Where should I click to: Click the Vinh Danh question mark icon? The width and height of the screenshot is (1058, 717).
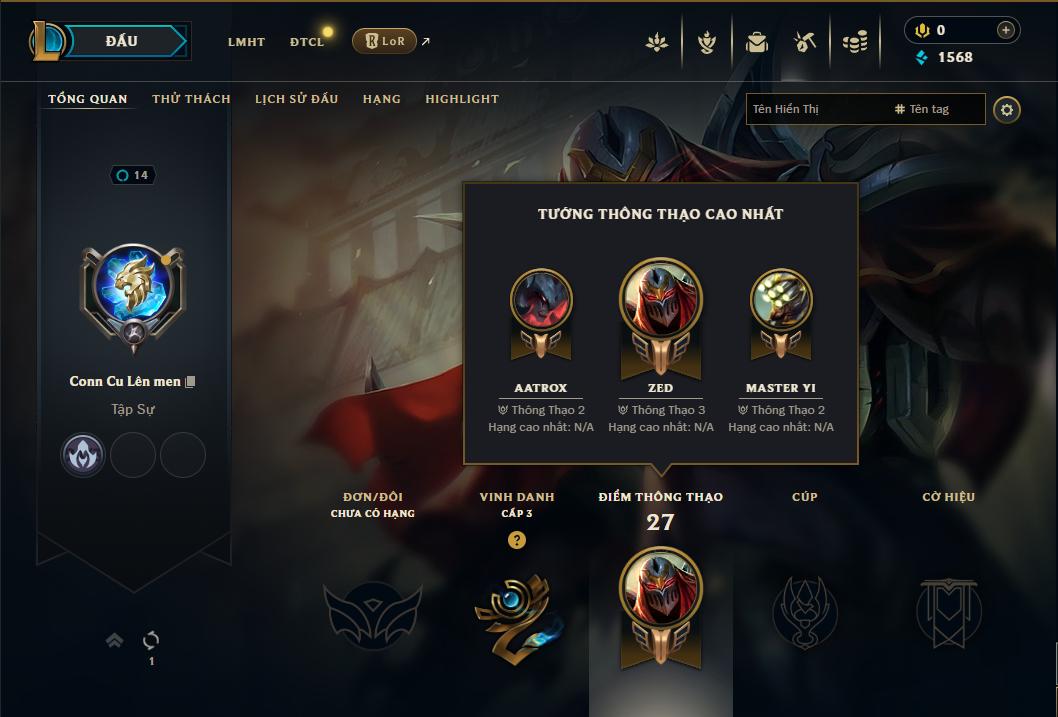[517, 541]
